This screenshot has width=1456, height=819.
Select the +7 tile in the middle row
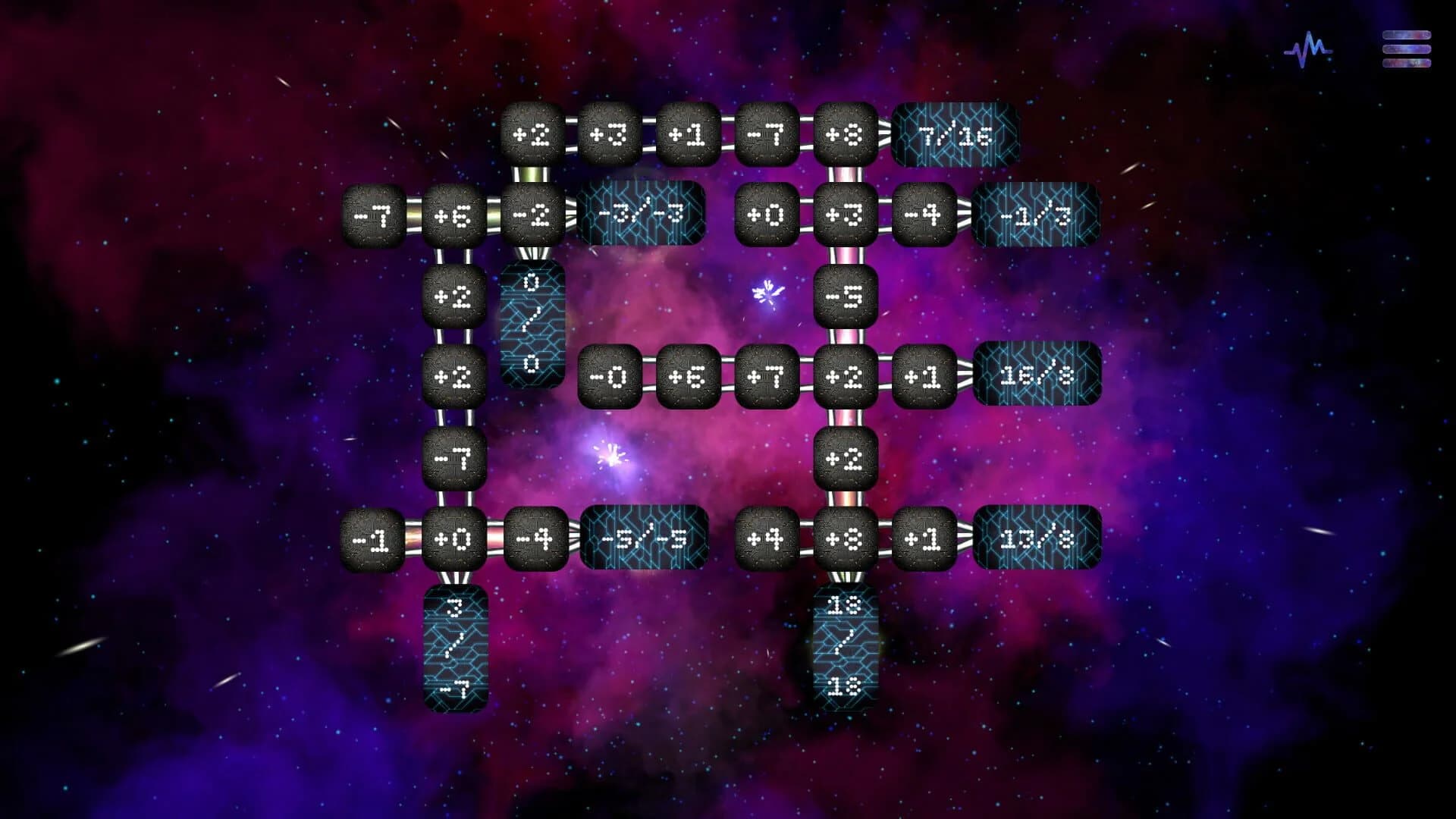coord(764,375)
